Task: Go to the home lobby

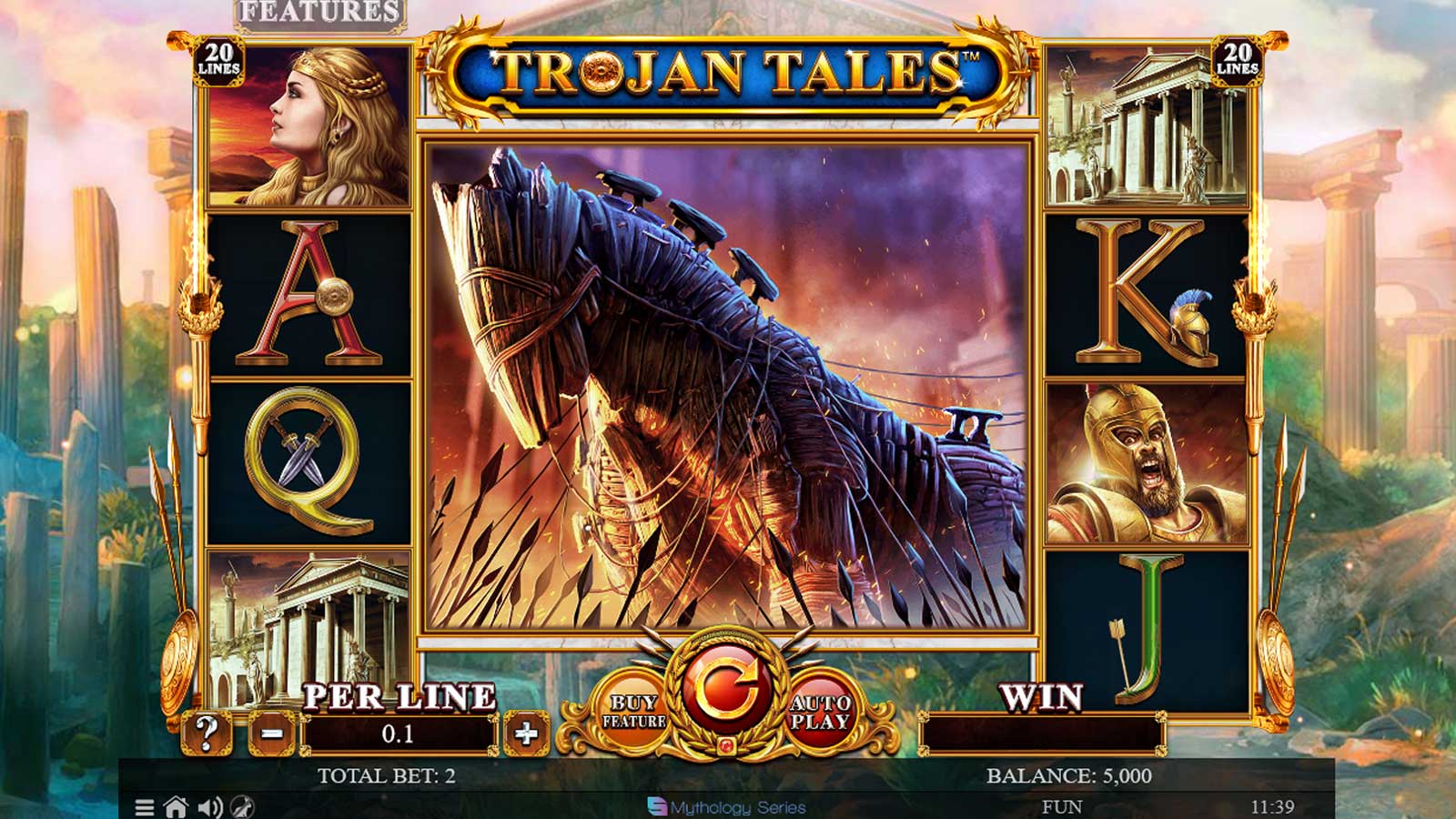Action: (176, 807)
